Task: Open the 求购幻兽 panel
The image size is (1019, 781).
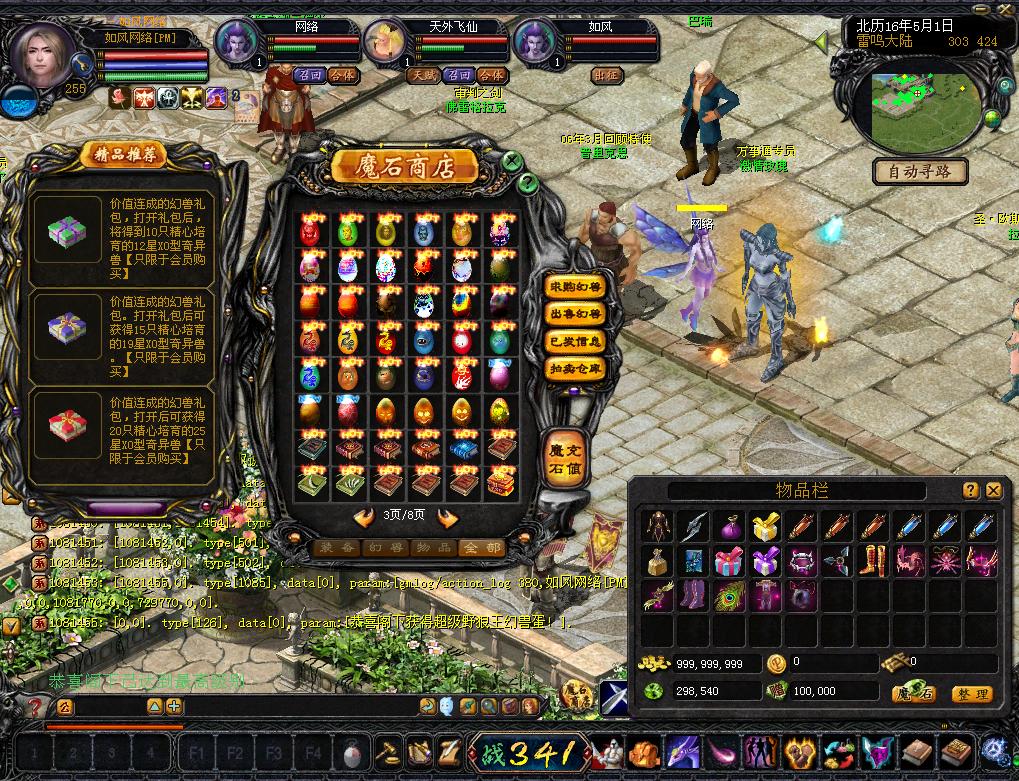Action: tap(575, 287)
